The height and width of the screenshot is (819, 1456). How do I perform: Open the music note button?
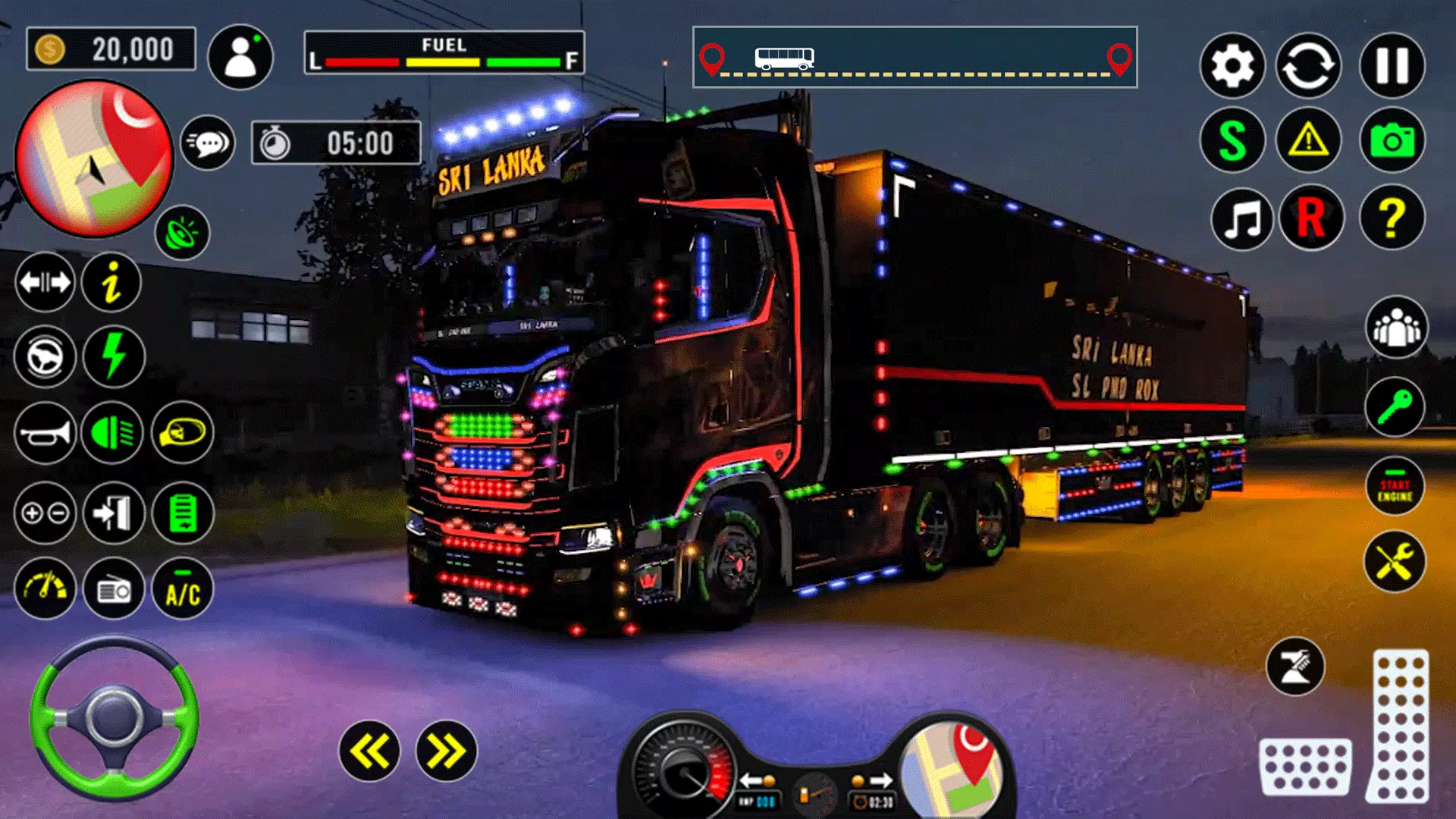tap(1242, 219)
